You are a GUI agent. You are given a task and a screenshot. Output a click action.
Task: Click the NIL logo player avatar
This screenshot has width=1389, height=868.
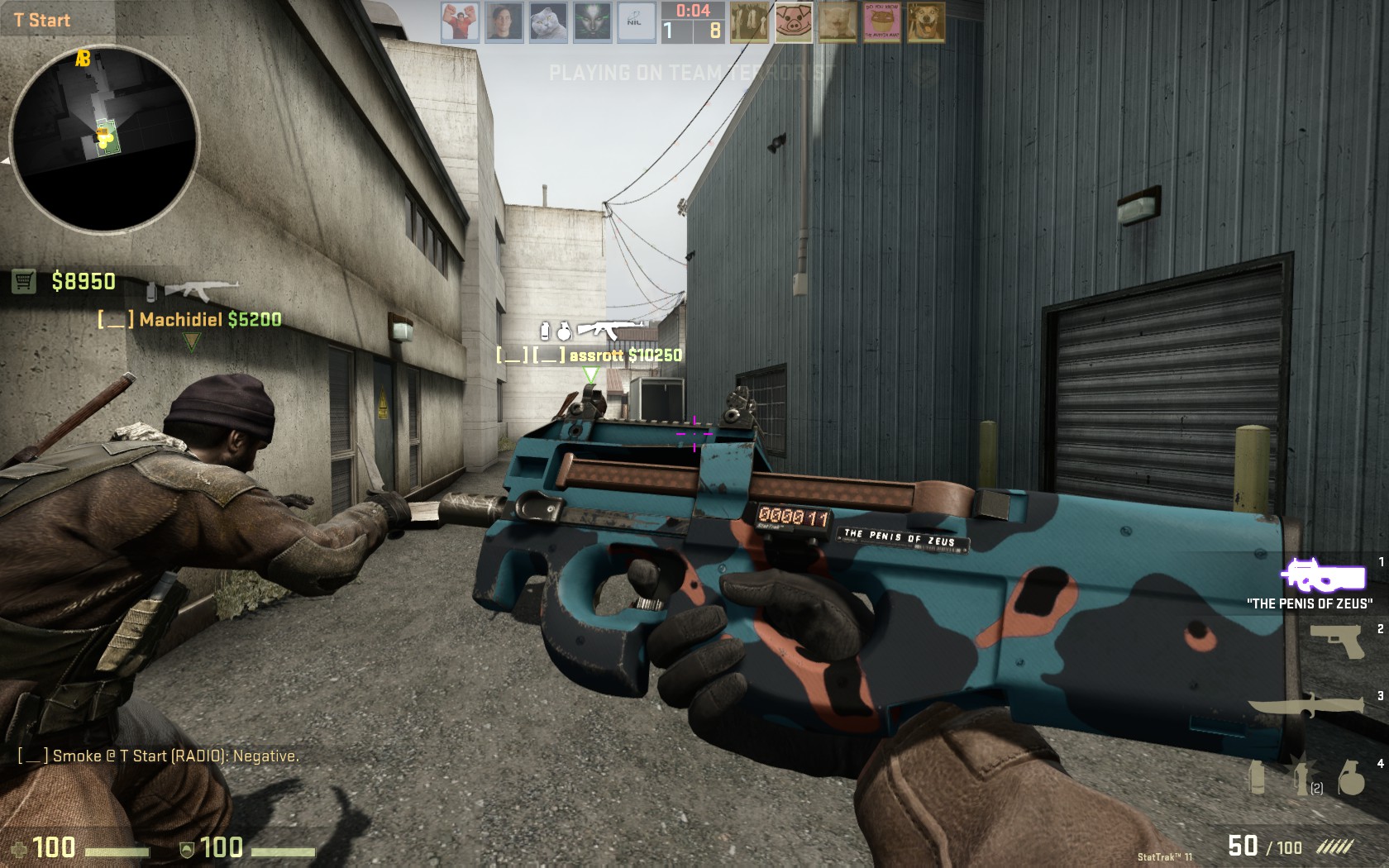636,22
